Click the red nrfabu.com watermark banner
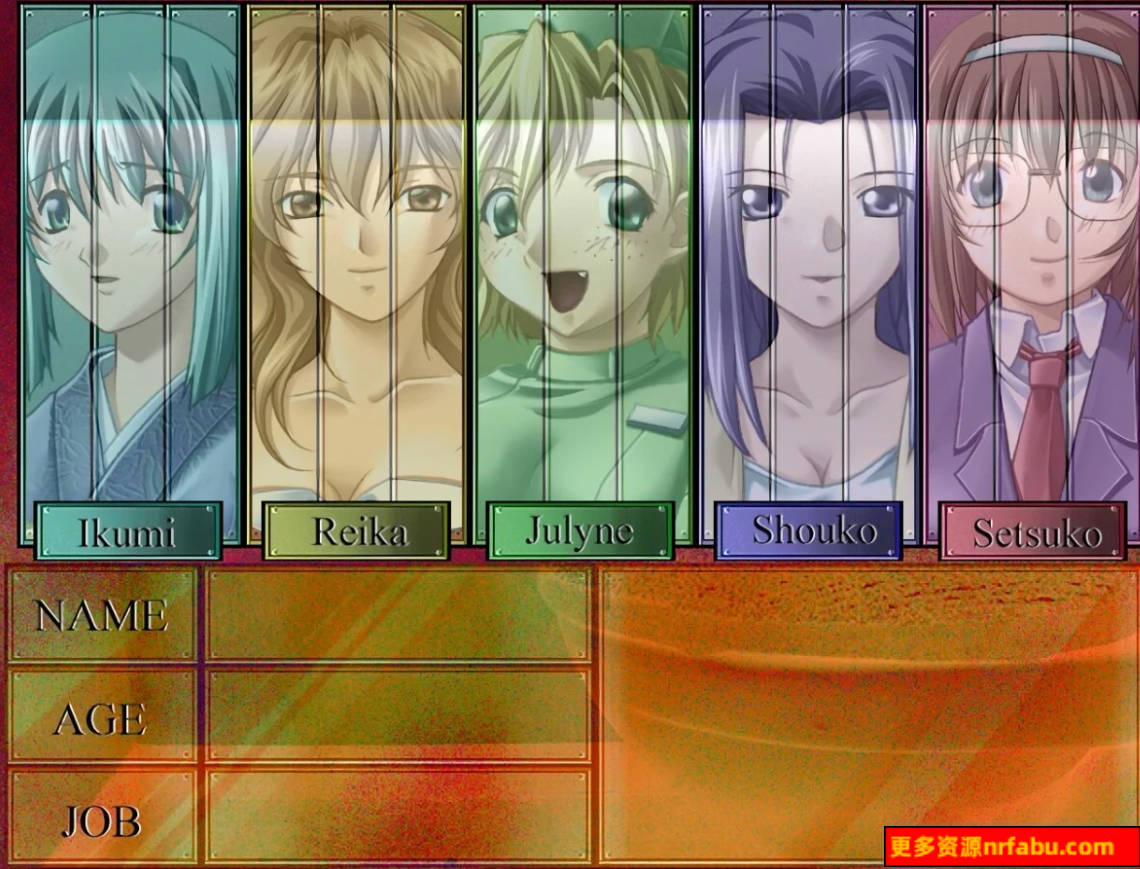1140x869 pixels. [x=1011, y=847]
